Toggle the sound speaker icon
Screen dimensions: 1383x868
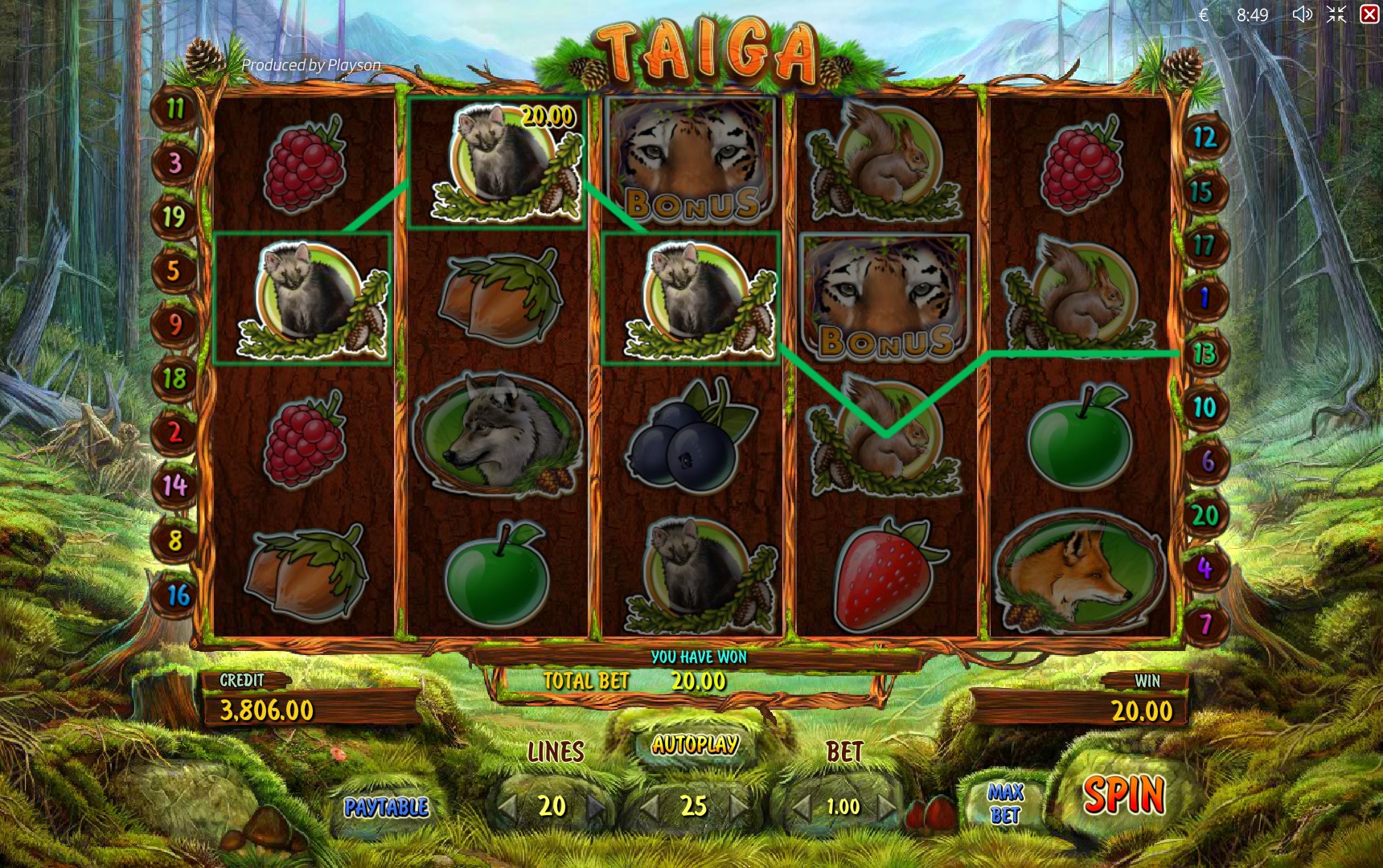(x=1302, y=14)
